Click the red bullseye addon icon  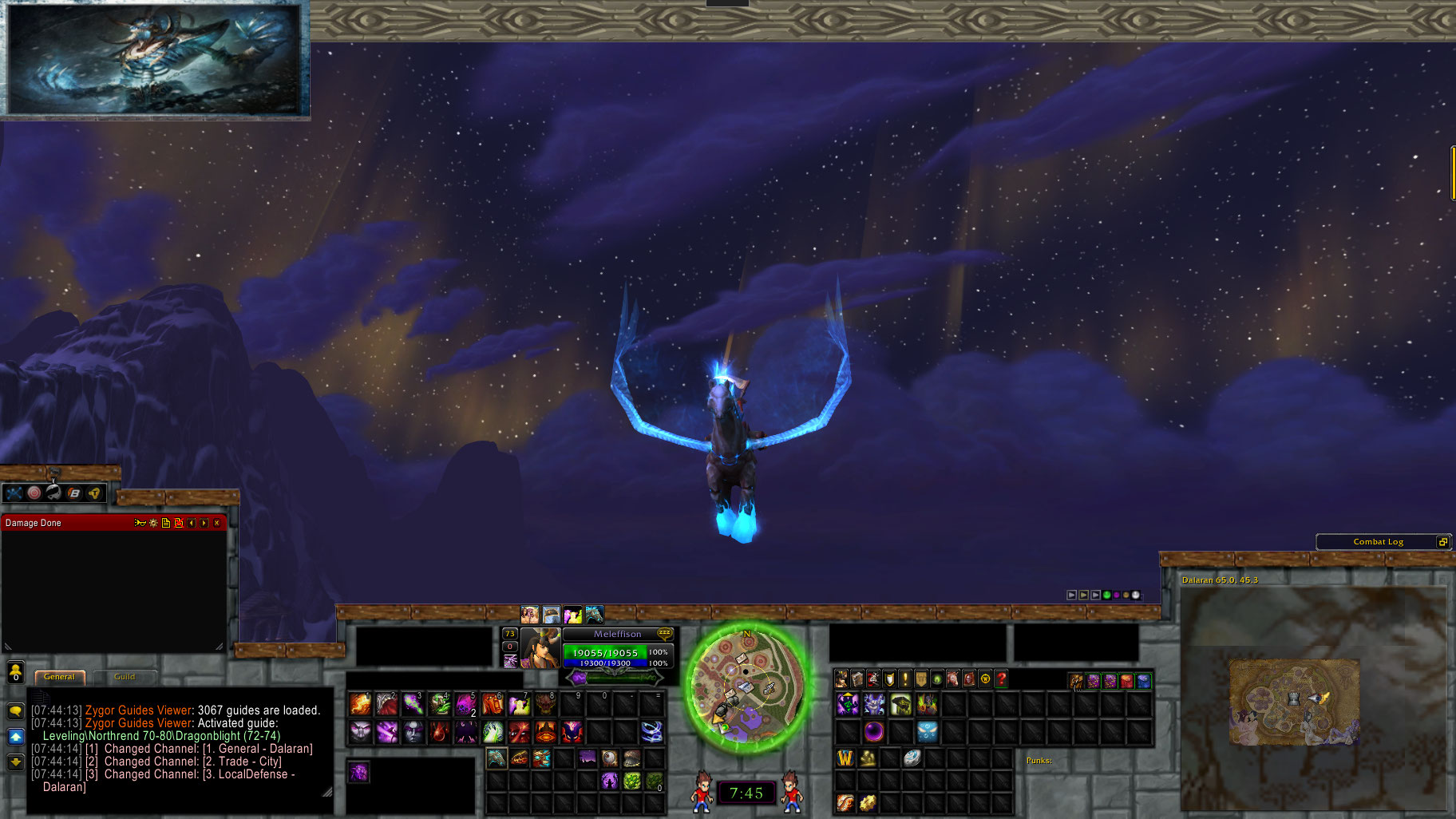[34, 493]
